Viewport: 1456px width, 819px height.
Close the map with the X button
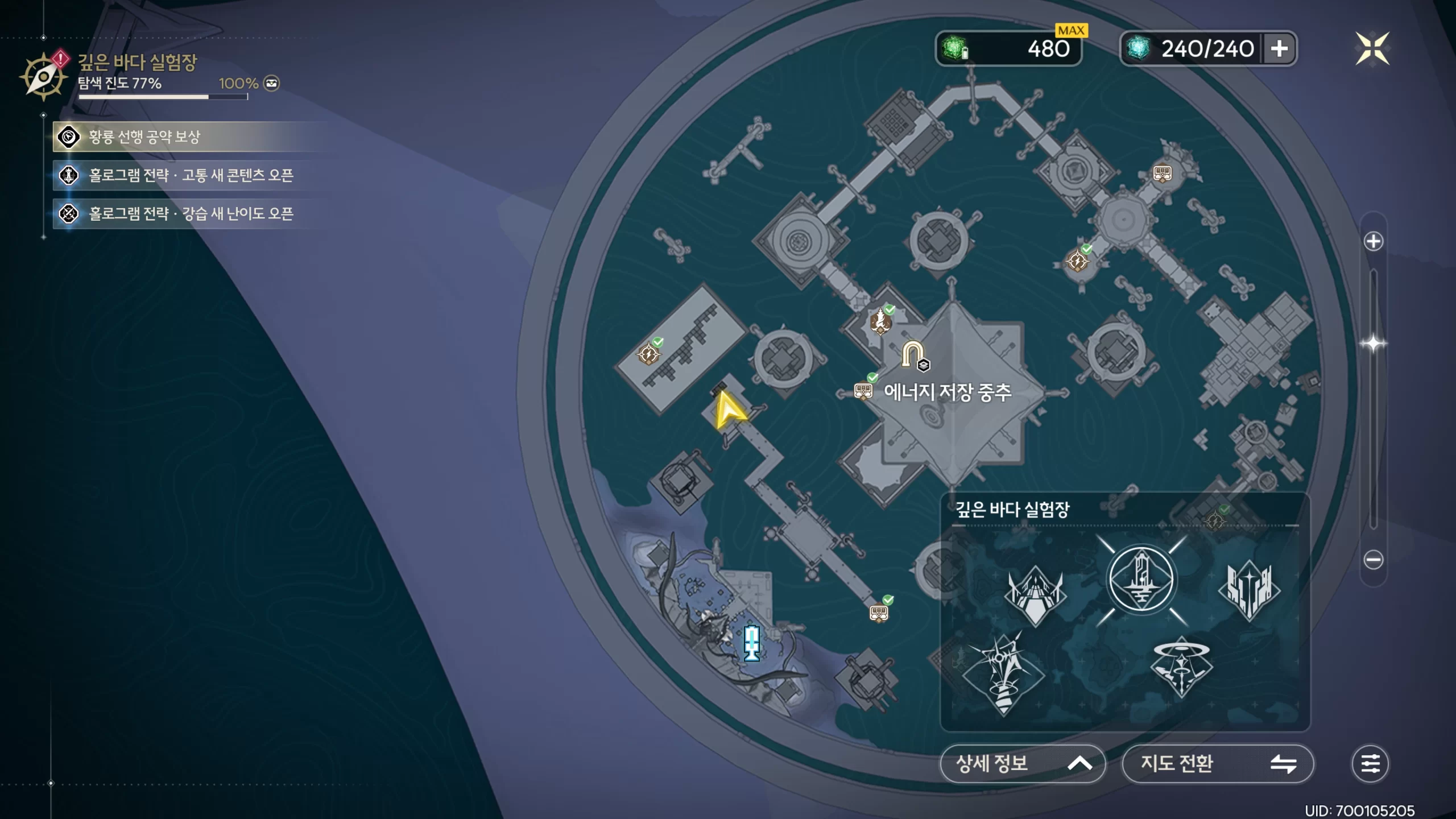click(1372, 49)
